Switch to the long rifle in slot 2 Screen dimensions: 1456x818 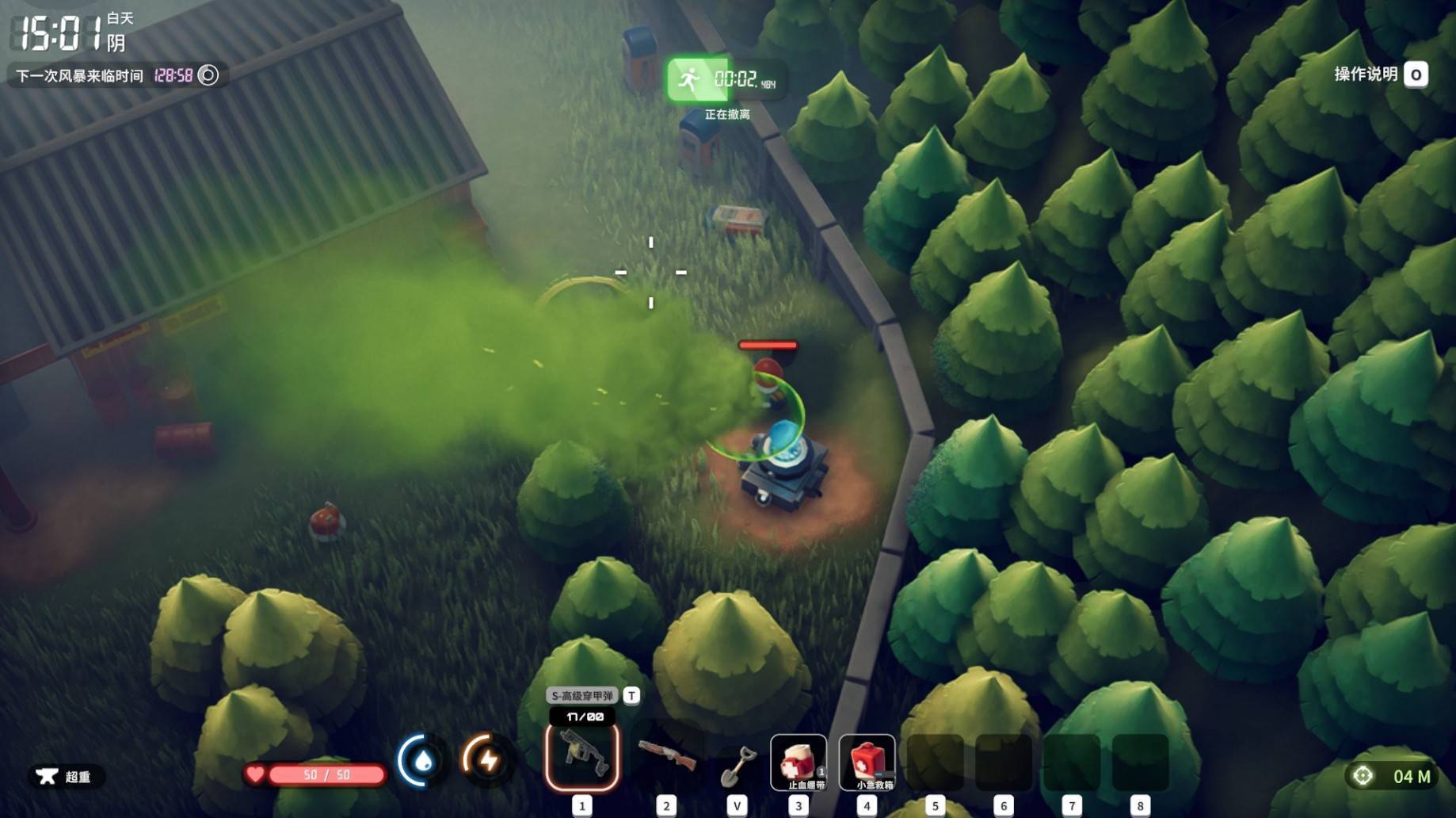[667, 756]
